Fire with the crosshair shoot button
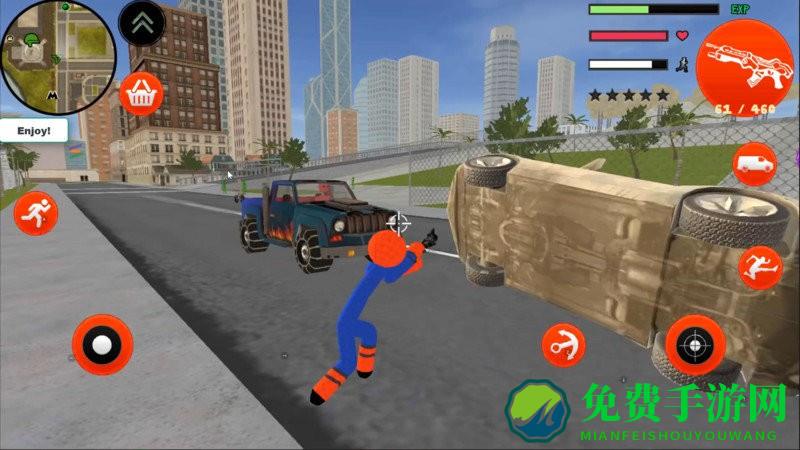The height and width of the screenshot is (450, 800). point(694,344)
